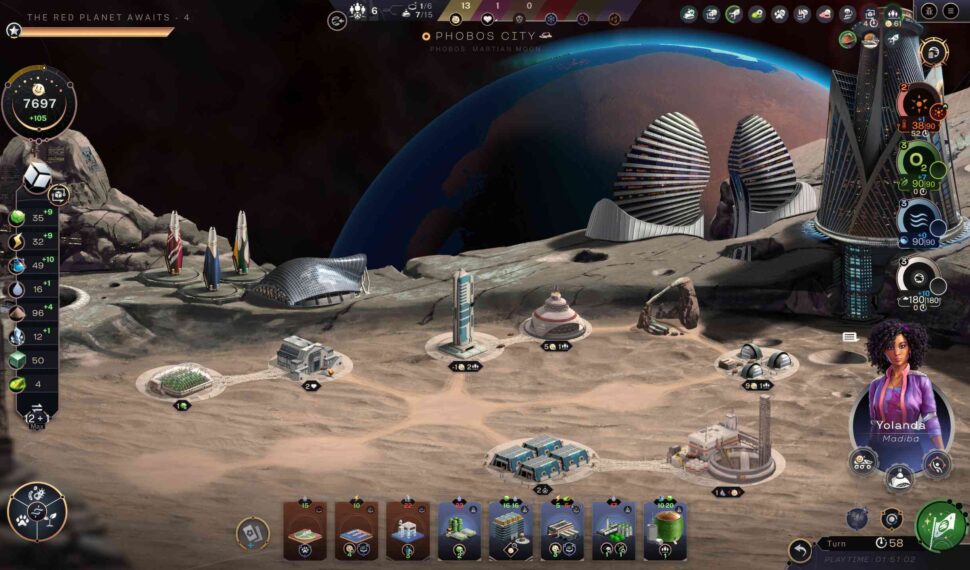
Task: Open Yolanda Madiba's leader portrait
Action: pos(900,388)
